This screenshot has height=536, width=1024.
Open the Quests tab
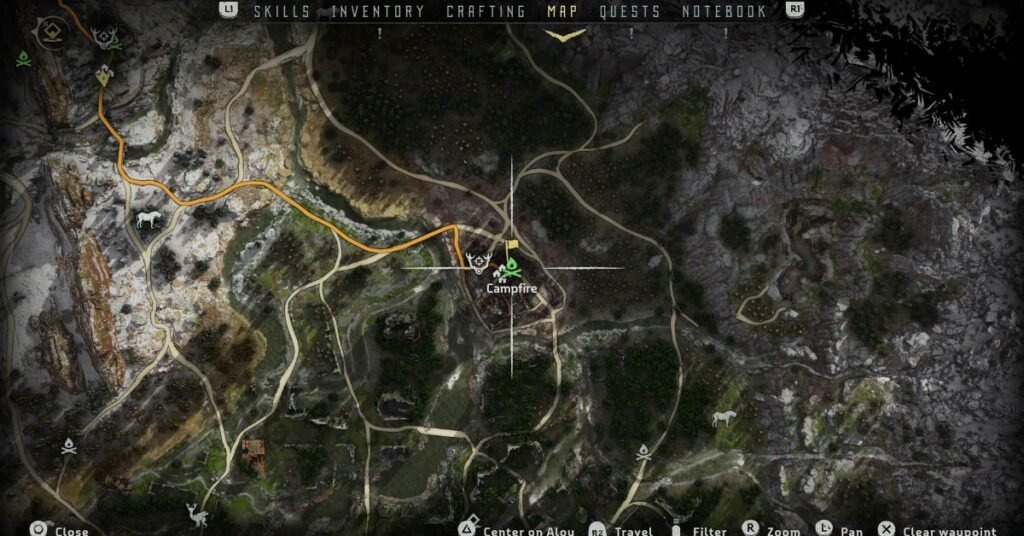tap(630, 12)
